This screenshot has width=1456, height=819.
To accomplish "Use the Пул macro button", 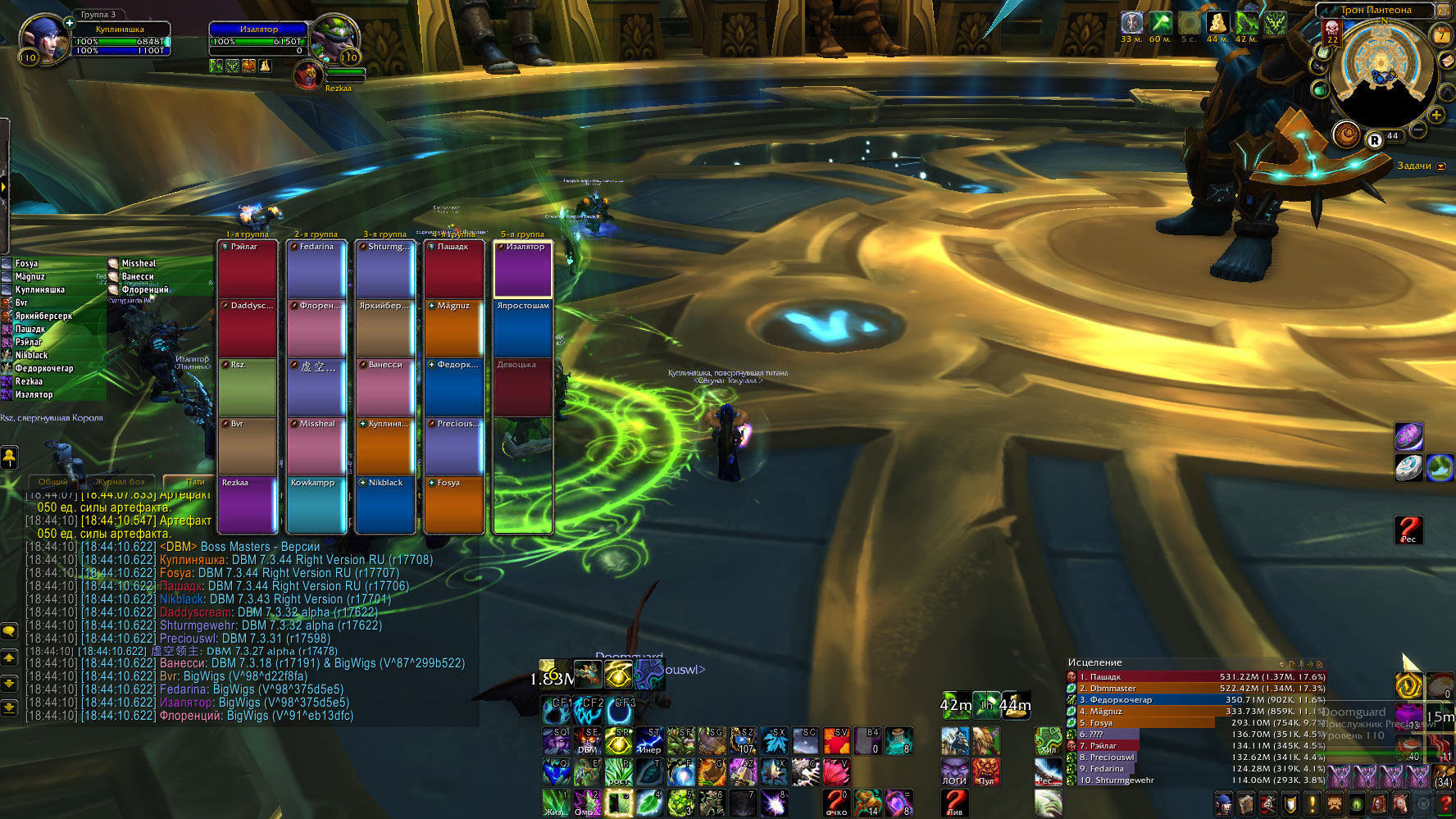I will (x=985, y=771).
